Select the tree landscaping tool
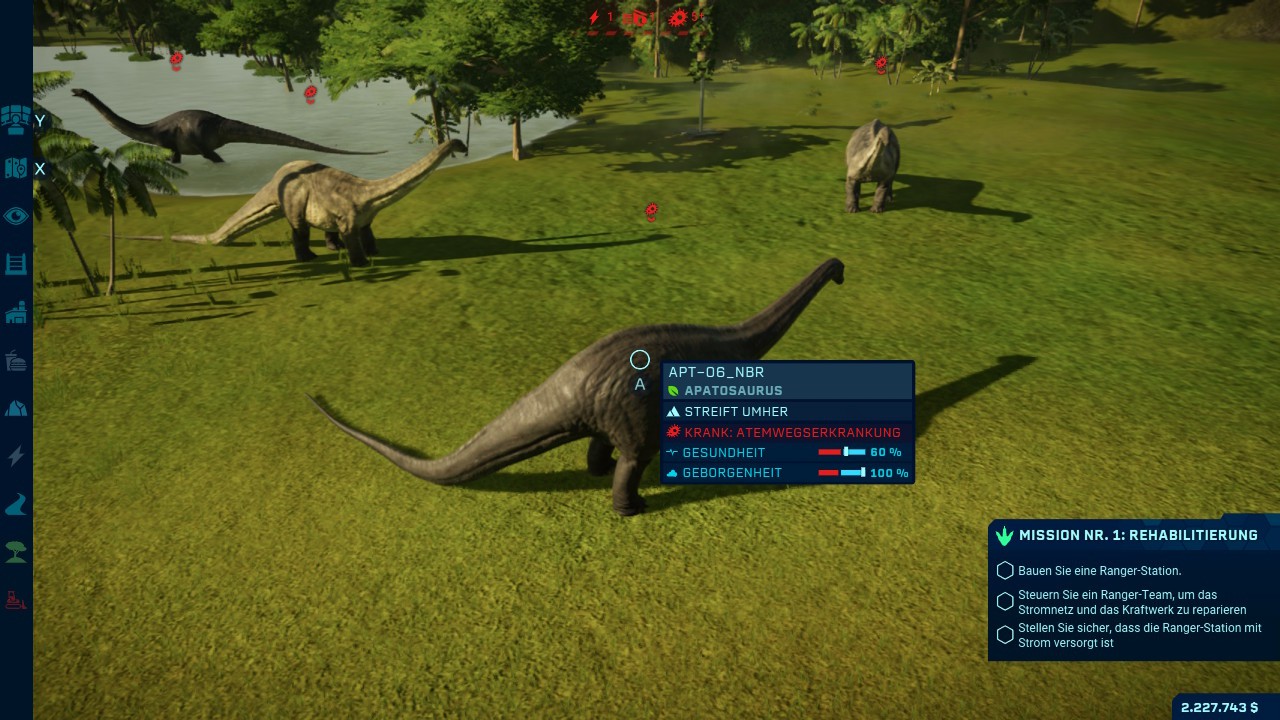The height and width of the screenshot is (720, 1280). tap(16, 552)
